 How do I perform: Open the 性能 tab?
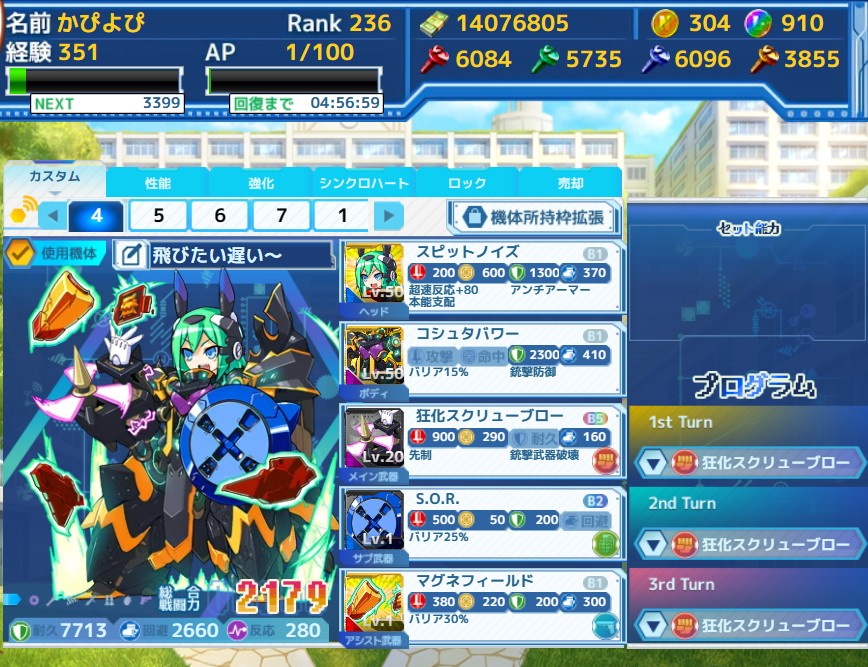point(158,183)
